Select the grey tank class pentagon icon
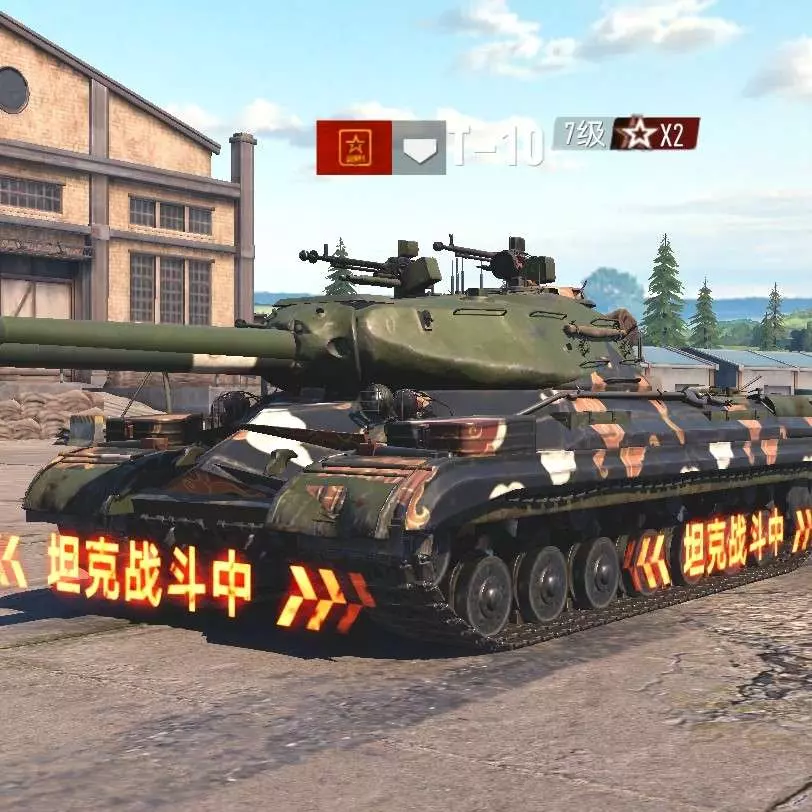This screenshot has width=812, height=812. [419, 148]
